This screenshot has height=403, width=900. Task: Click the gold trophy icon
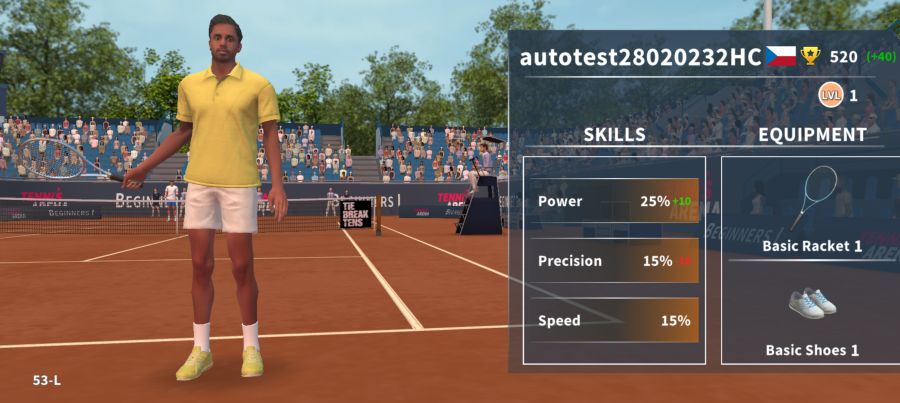click(810, 56)
